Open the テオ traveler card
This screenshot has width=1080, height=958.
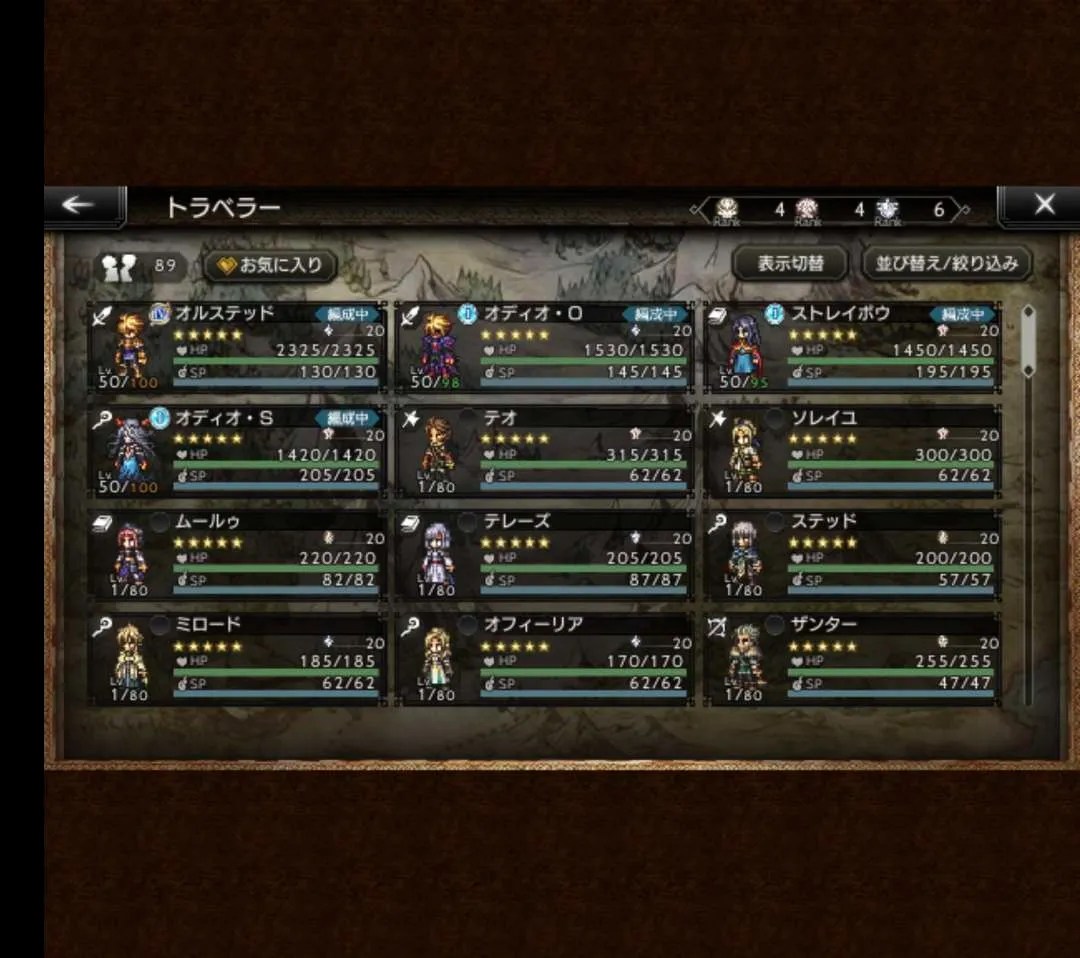pyautogui.click(x=545, y=451)
